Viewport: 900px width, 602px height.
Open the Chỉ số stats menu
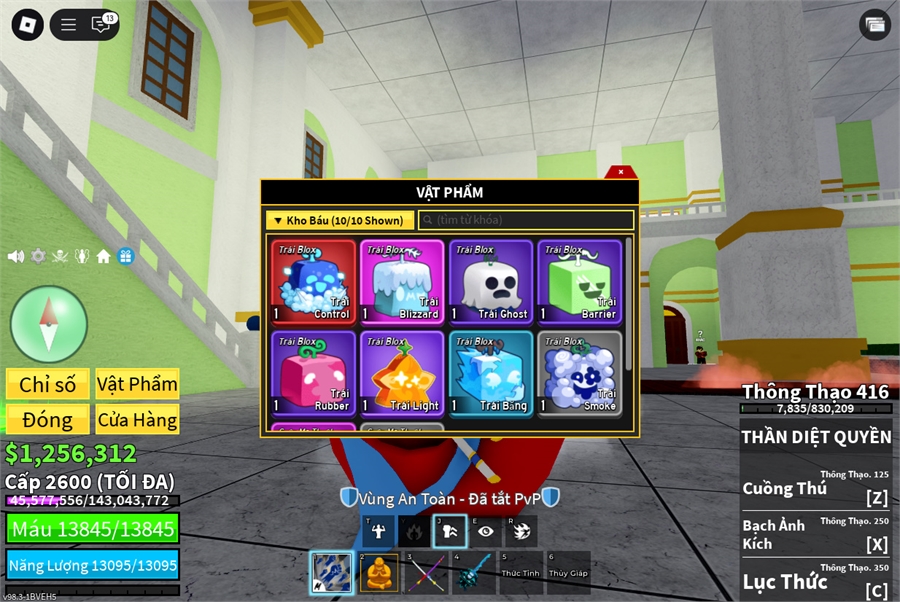point(48,384)
